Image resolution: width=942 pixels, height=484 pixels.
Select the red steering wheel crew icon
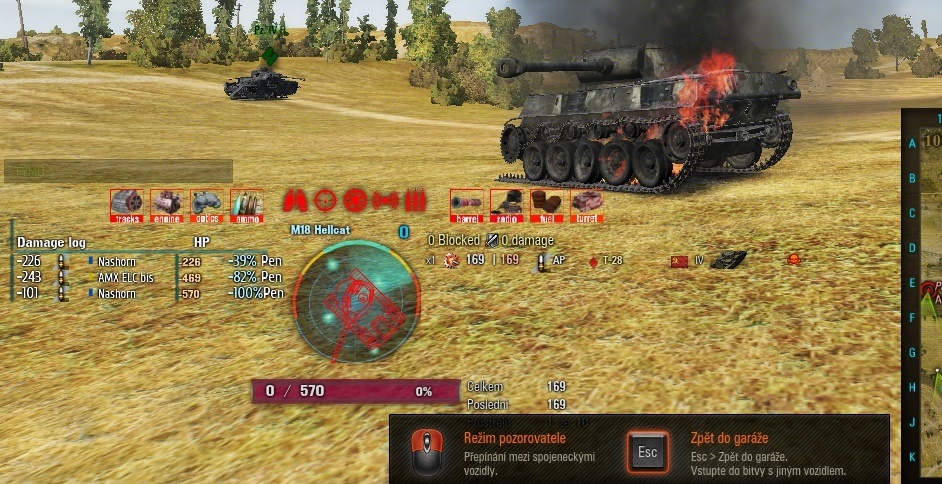(356, 200)
